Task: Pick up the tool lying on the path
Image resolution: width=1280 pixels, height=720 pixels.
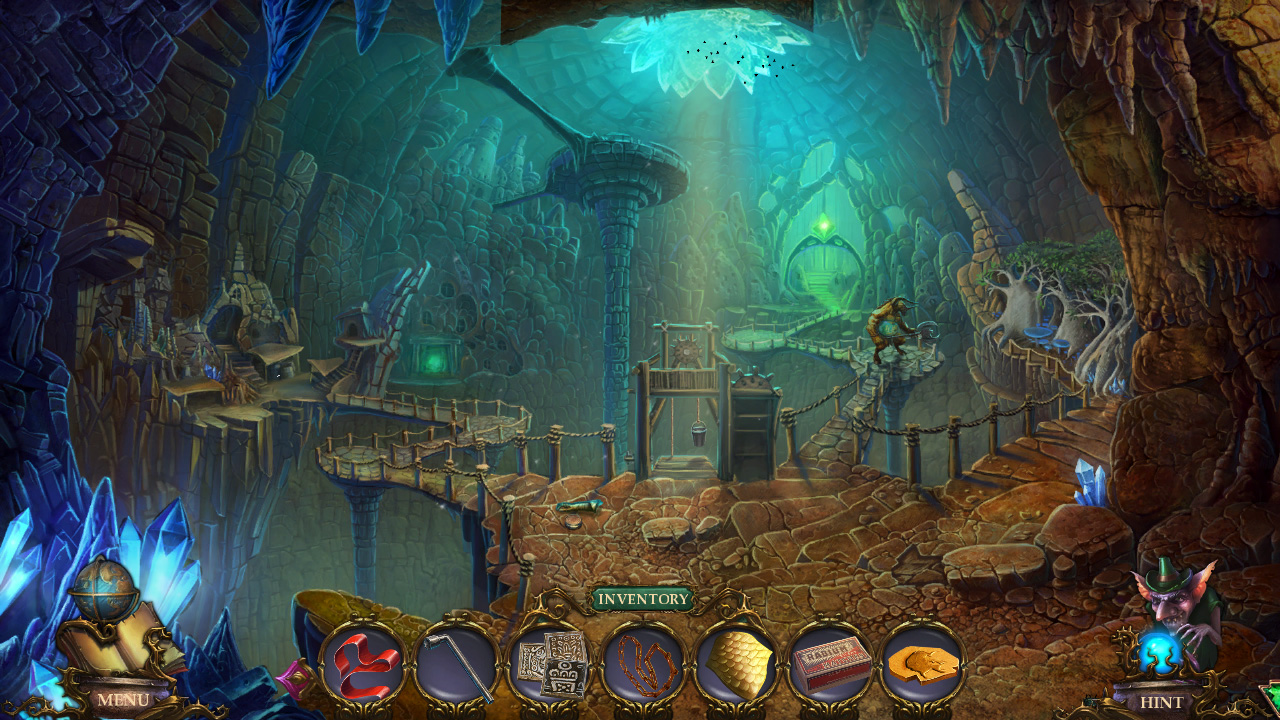Action: coord(580,508)
